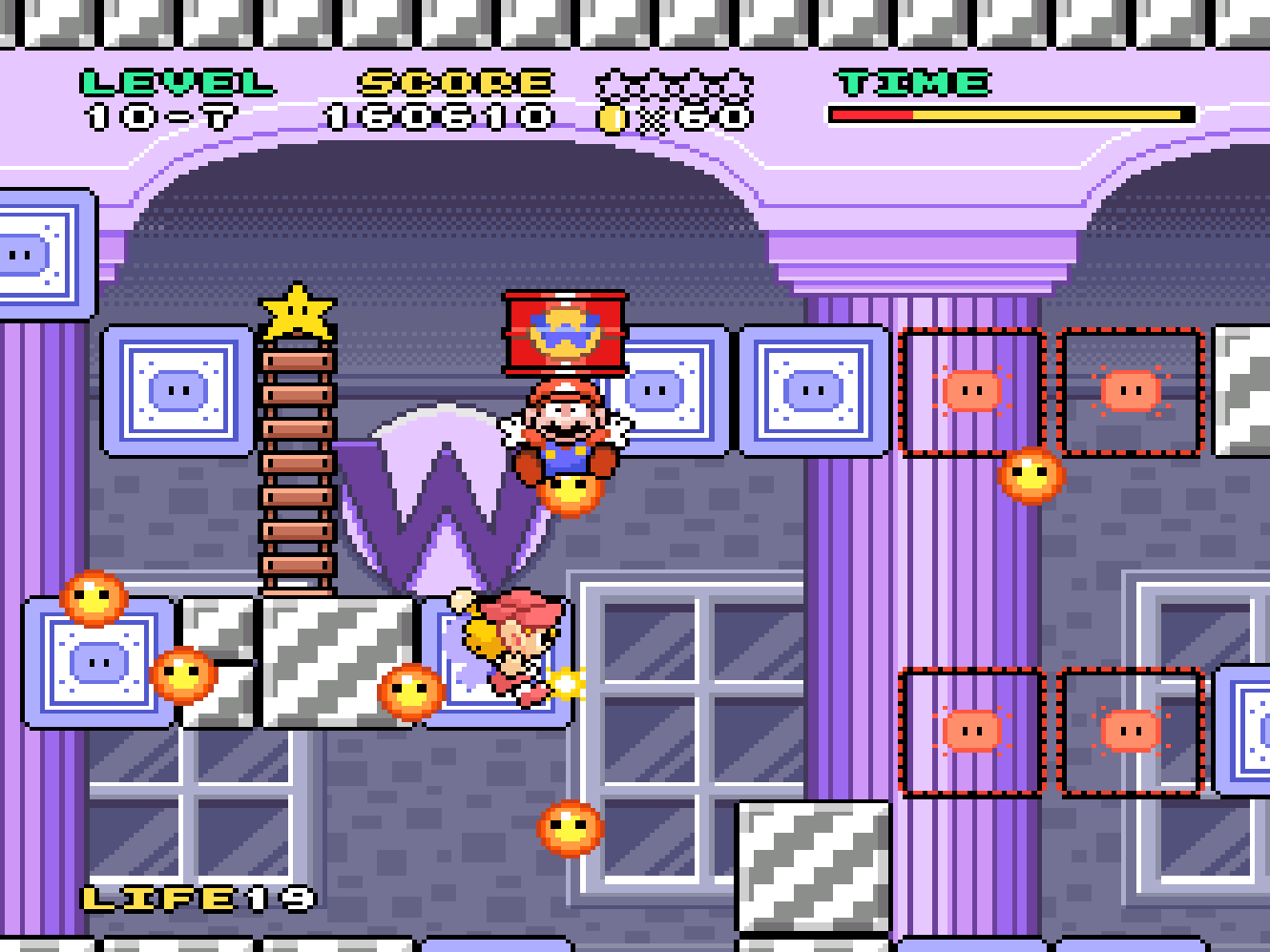1270x952 pixels.
Task: Click the large purple W banner on the wall
Action: click(x=445, y=486)
